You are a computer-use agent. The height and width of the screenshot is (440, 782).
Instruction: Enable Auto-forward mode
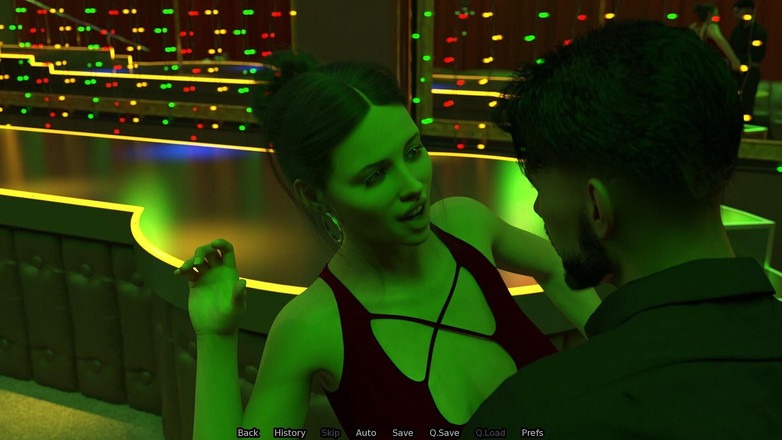366,433
